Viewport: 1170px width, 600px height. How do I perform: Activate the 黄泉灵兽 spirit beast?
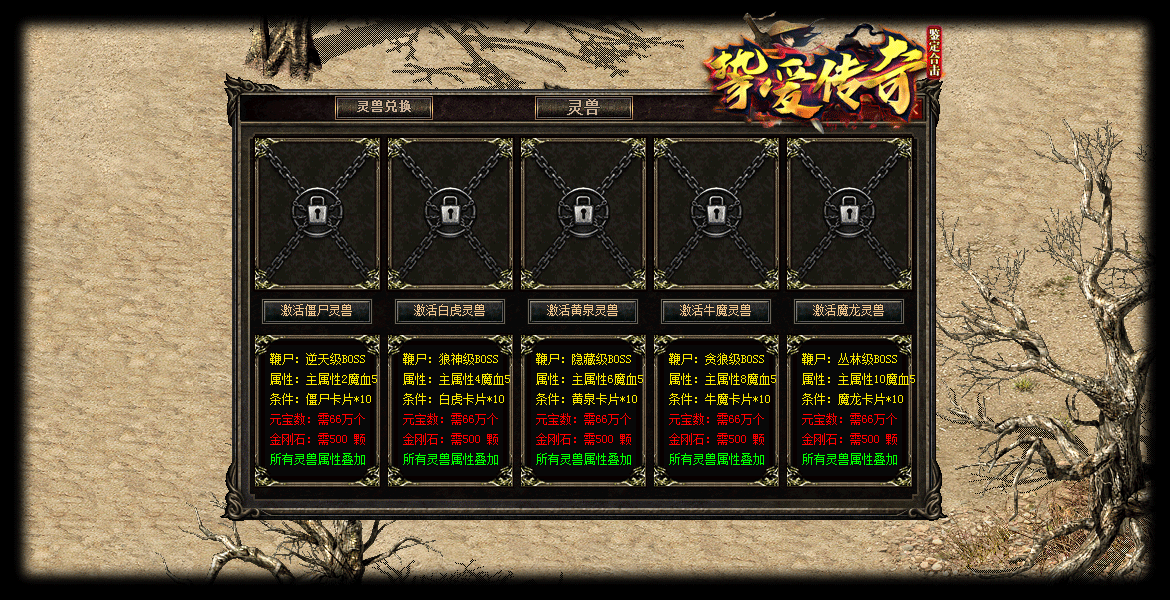tap(582, 311)
